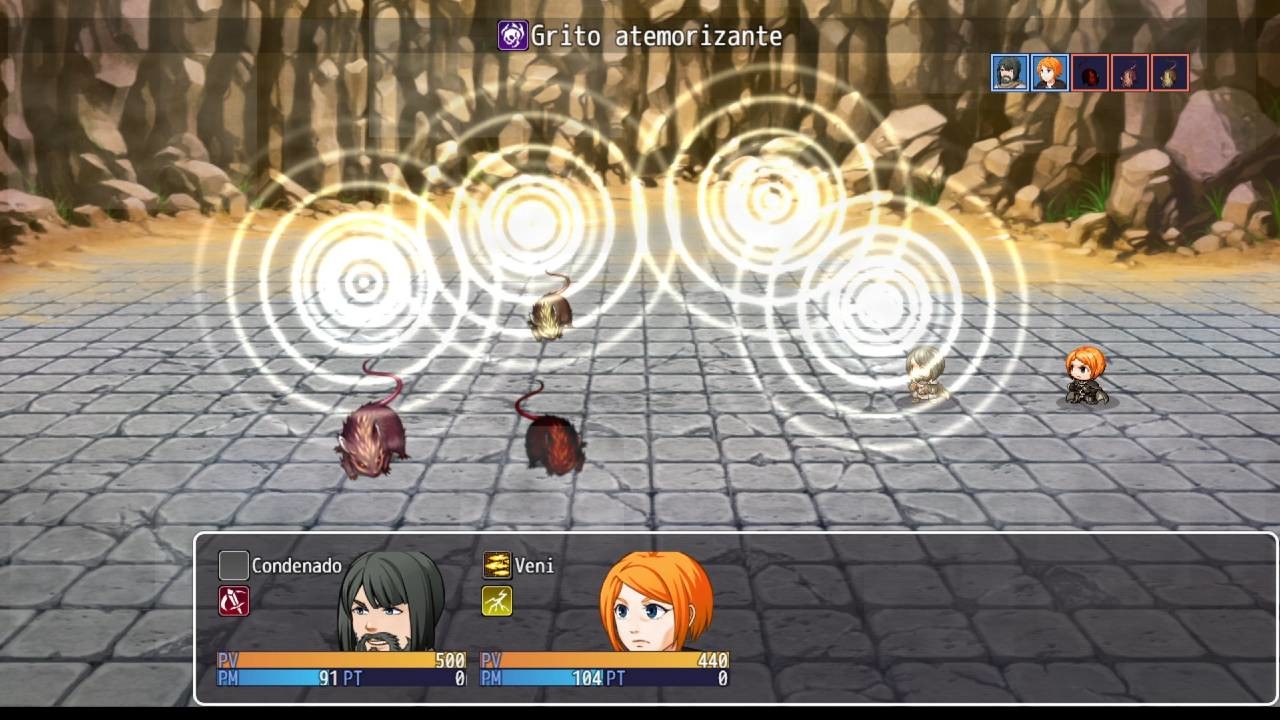
Task: Select the orange-haired ally turn order portrait
Action: click(x=1049, y=72)
